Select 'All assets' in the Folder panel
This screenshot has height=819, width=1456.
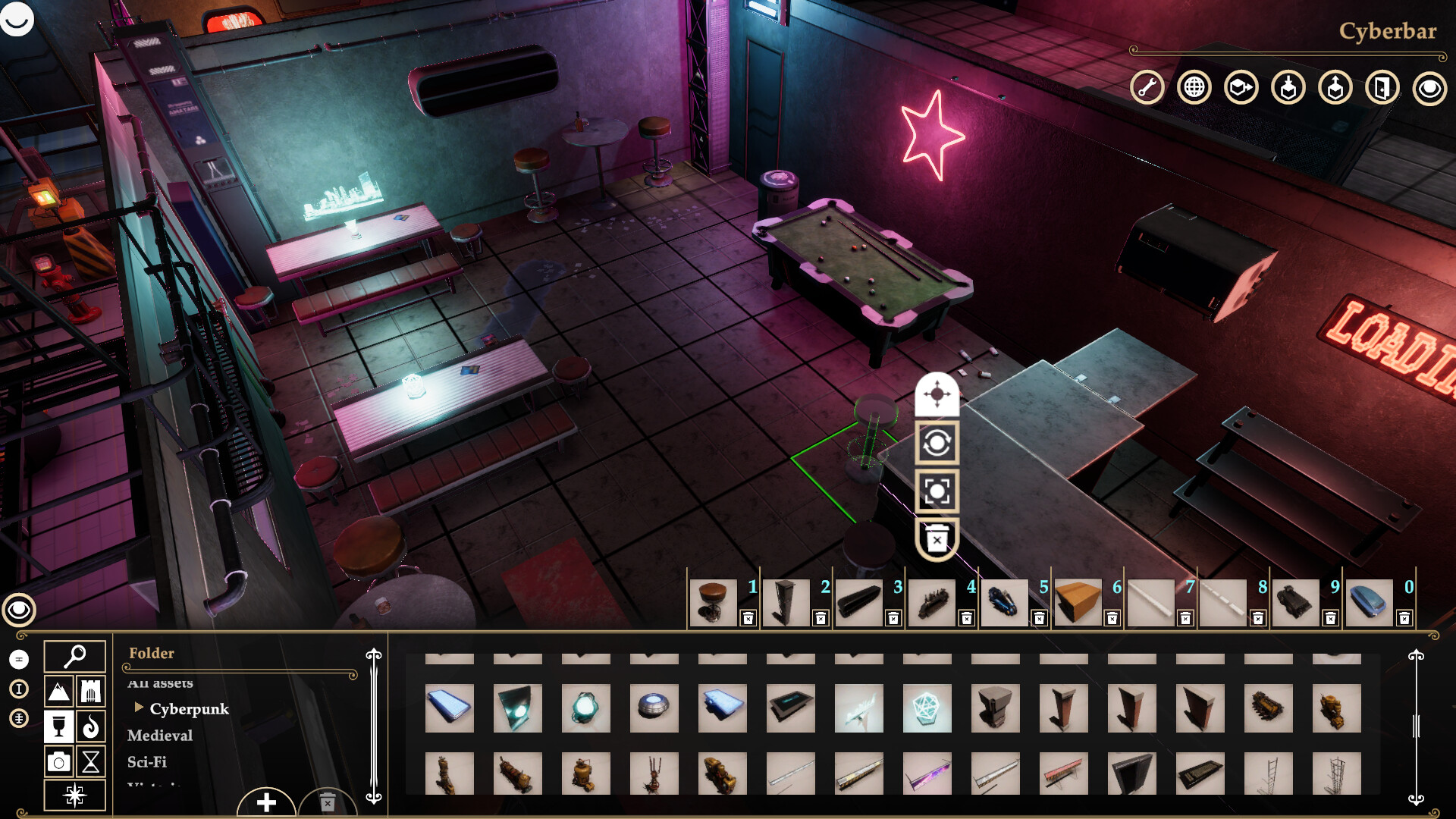[161, 682]
